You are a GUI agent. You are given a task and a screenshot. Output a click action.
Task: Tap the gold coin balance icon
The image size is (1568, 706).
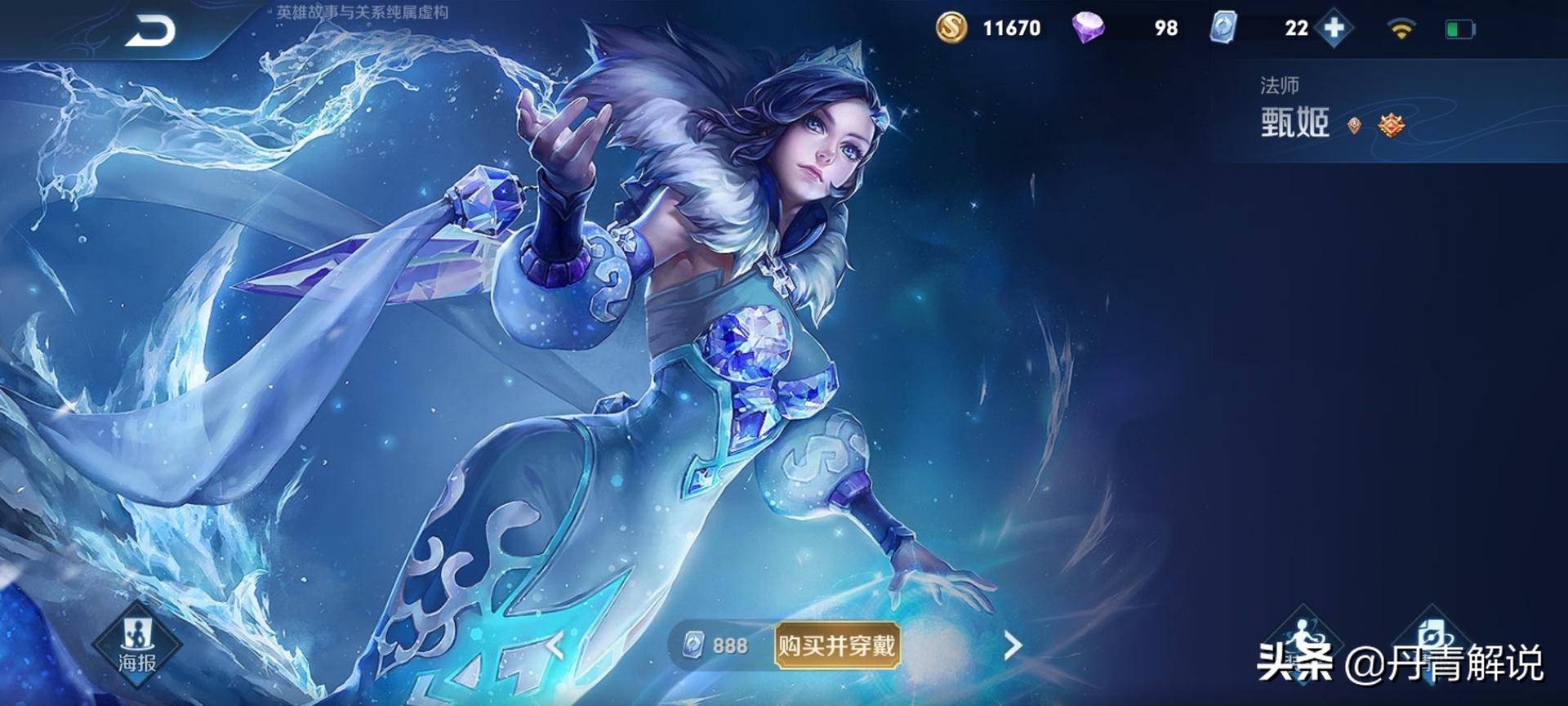tap(953, 29)
